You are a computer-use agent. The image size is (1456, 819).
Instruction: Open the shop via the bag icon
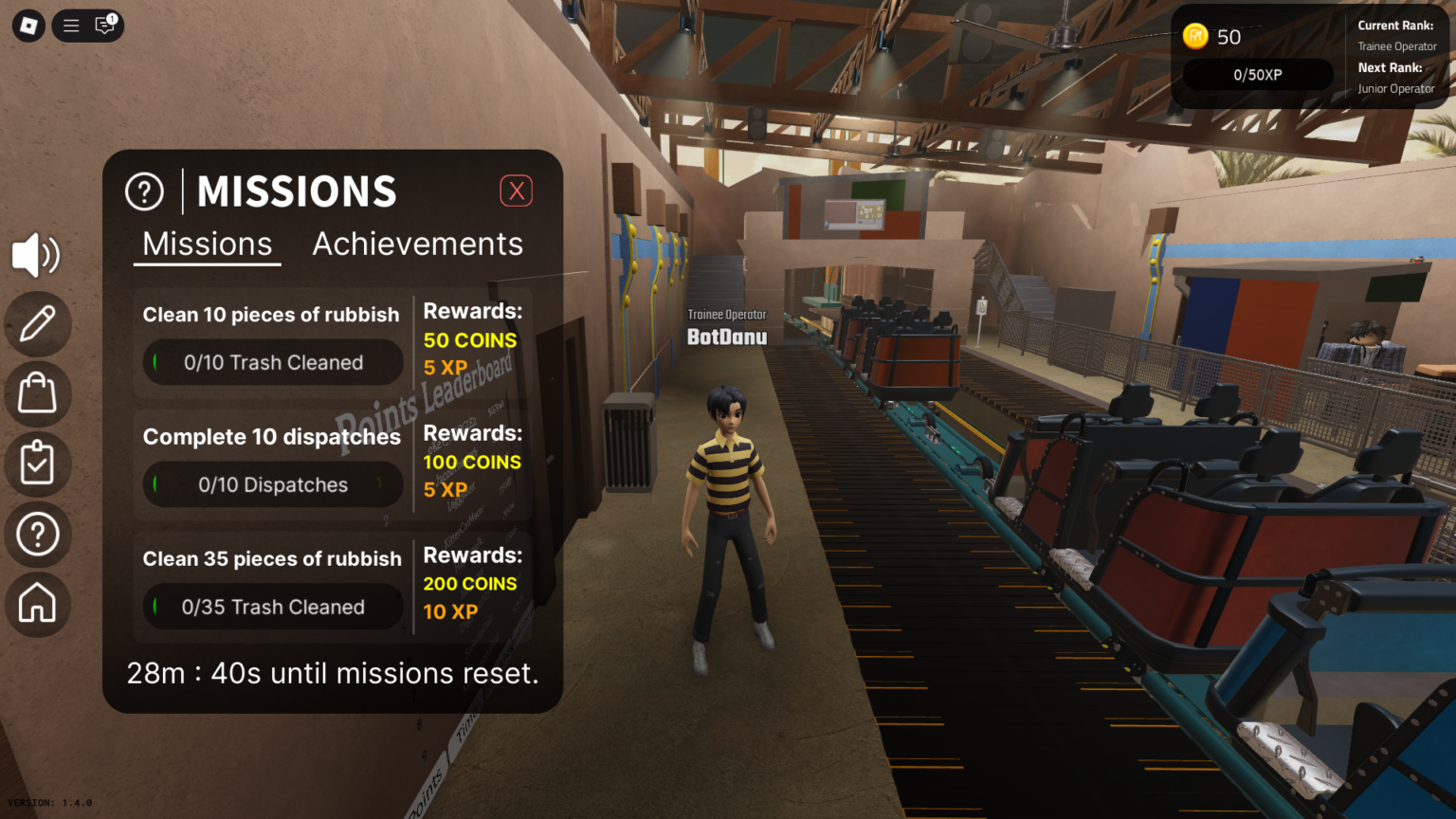click(x=36, y=394)
